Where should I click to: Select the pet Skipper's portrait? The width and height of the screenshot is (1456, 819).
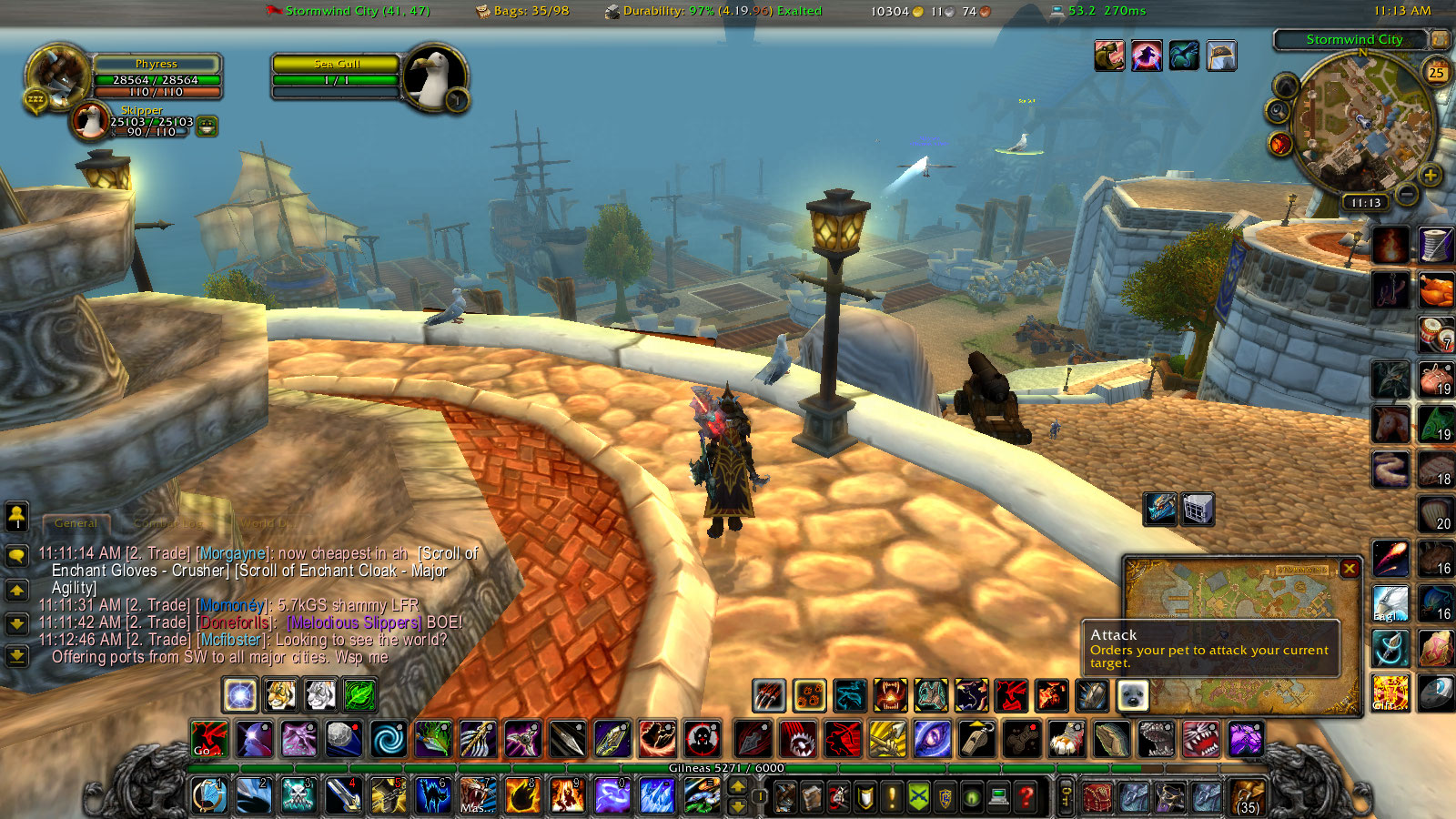click(x=90, y=121)
